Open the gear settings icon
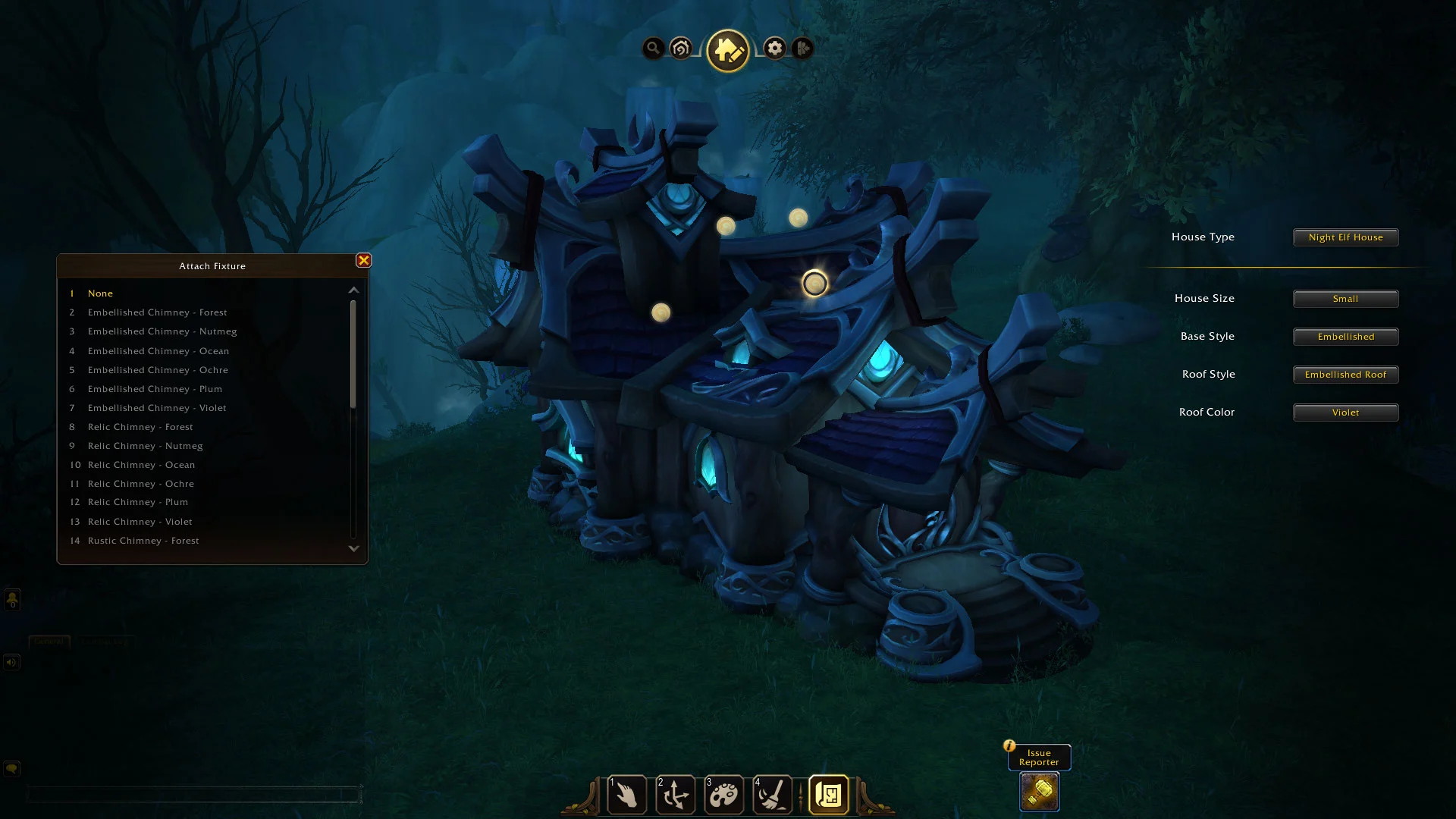 pos(774,49)
